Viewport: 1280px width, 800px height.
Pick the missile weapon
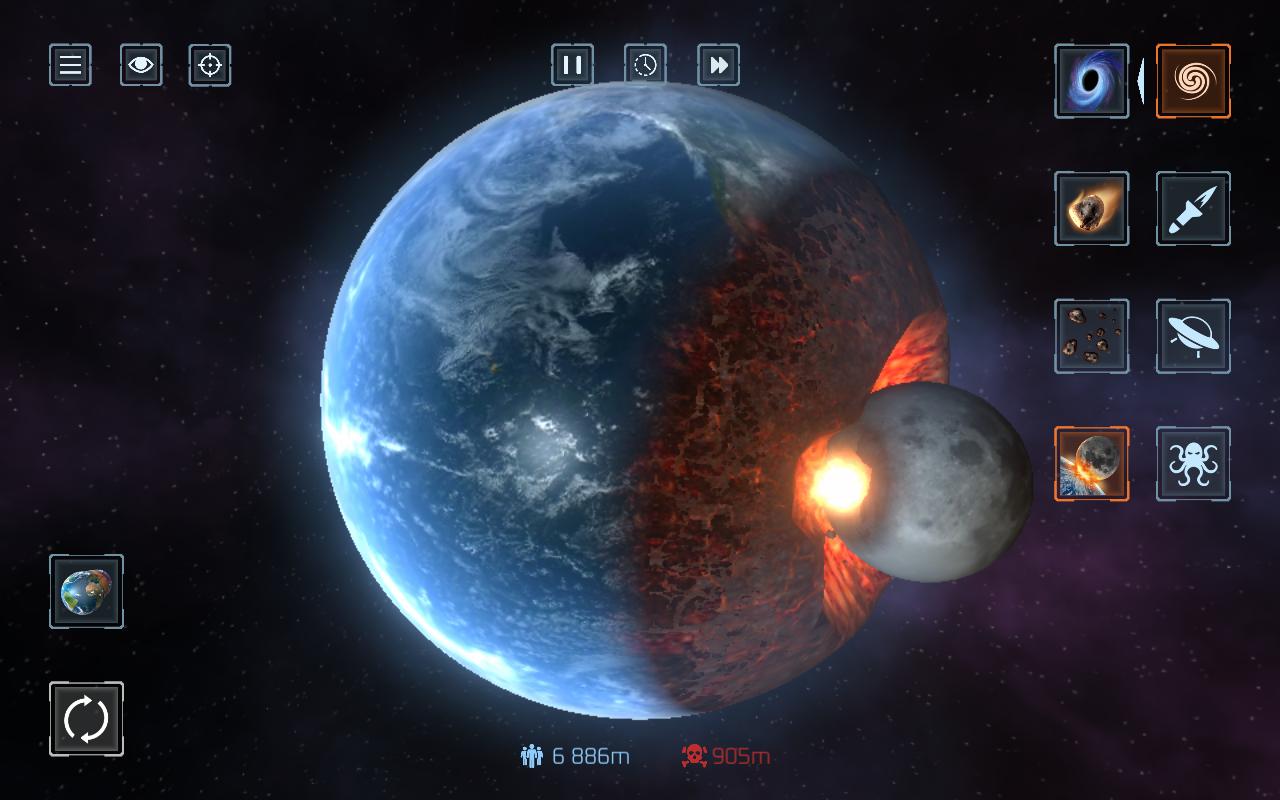coord(1192,210)
